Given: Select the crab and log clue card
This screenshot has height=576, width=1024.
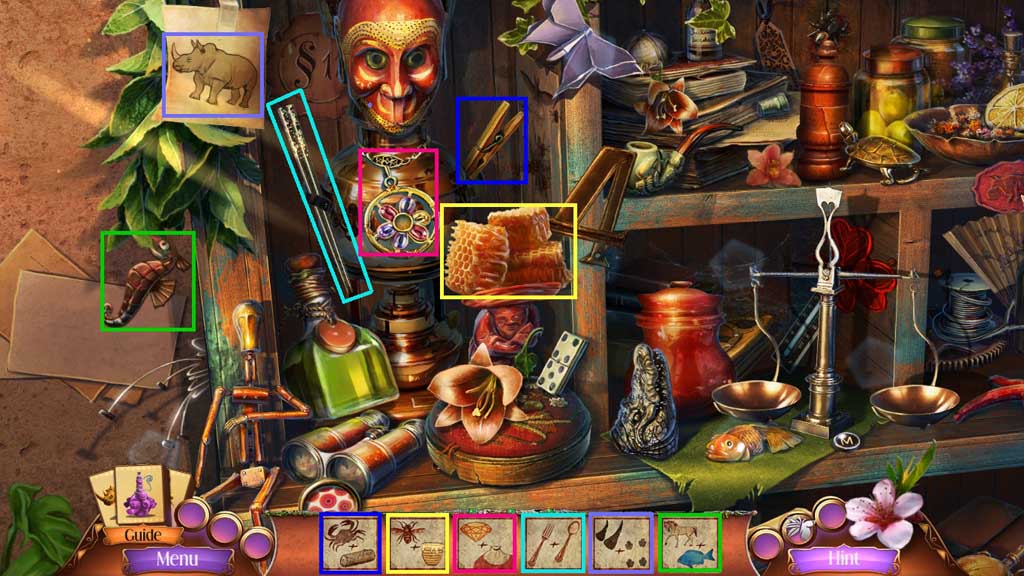Looking at the screenshot, I should pyautogui.click(x=350, y=543).
